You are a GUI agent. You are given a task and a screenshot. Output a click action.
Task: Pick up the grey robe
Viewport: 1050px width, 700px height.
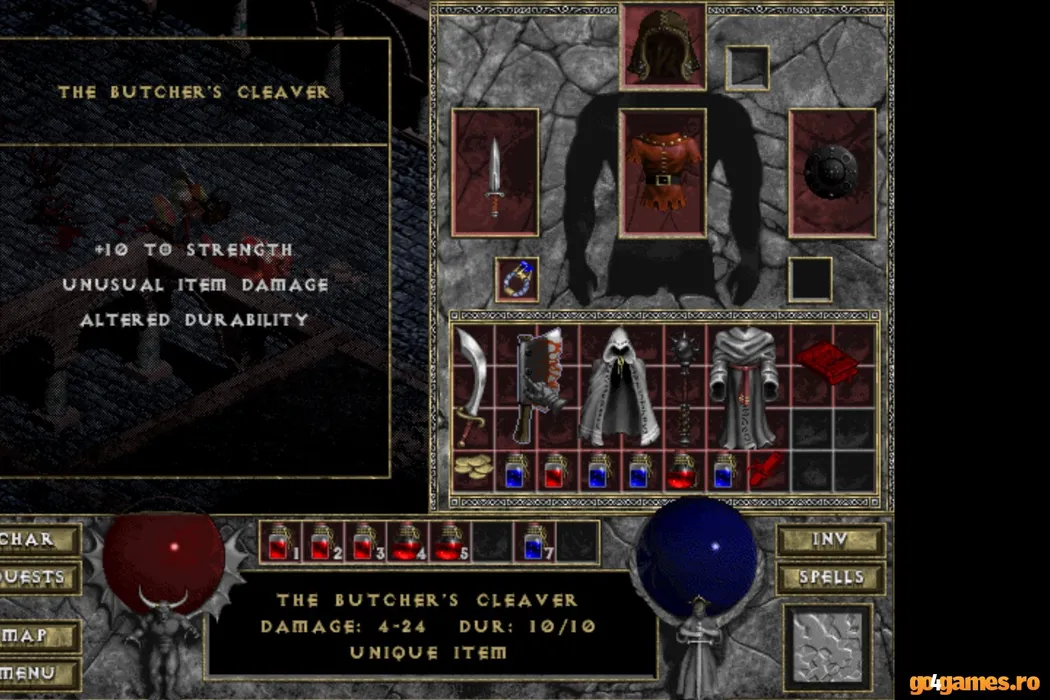746,385
